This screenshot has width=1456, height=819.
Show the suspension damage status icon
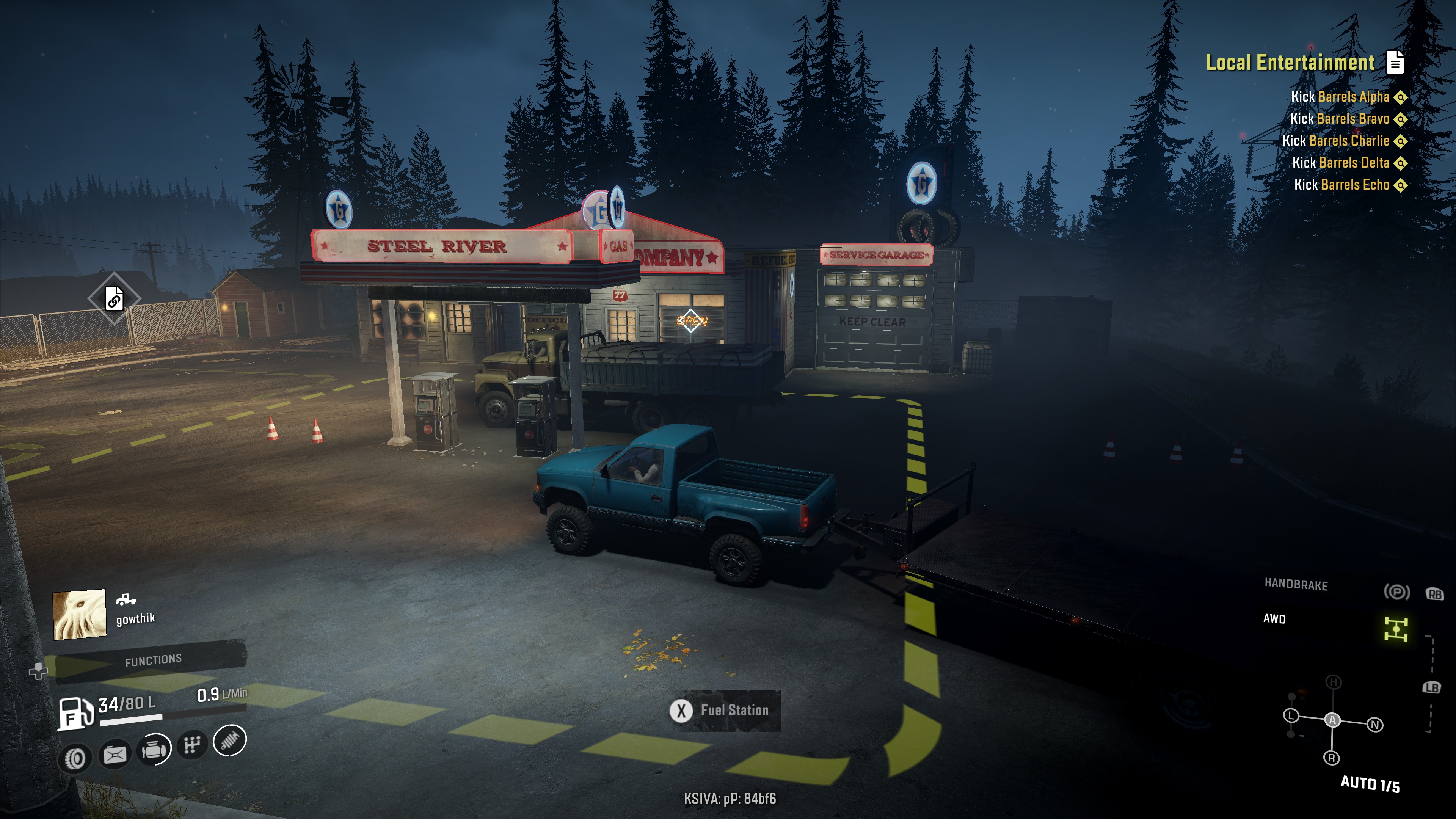coord(230,741)
